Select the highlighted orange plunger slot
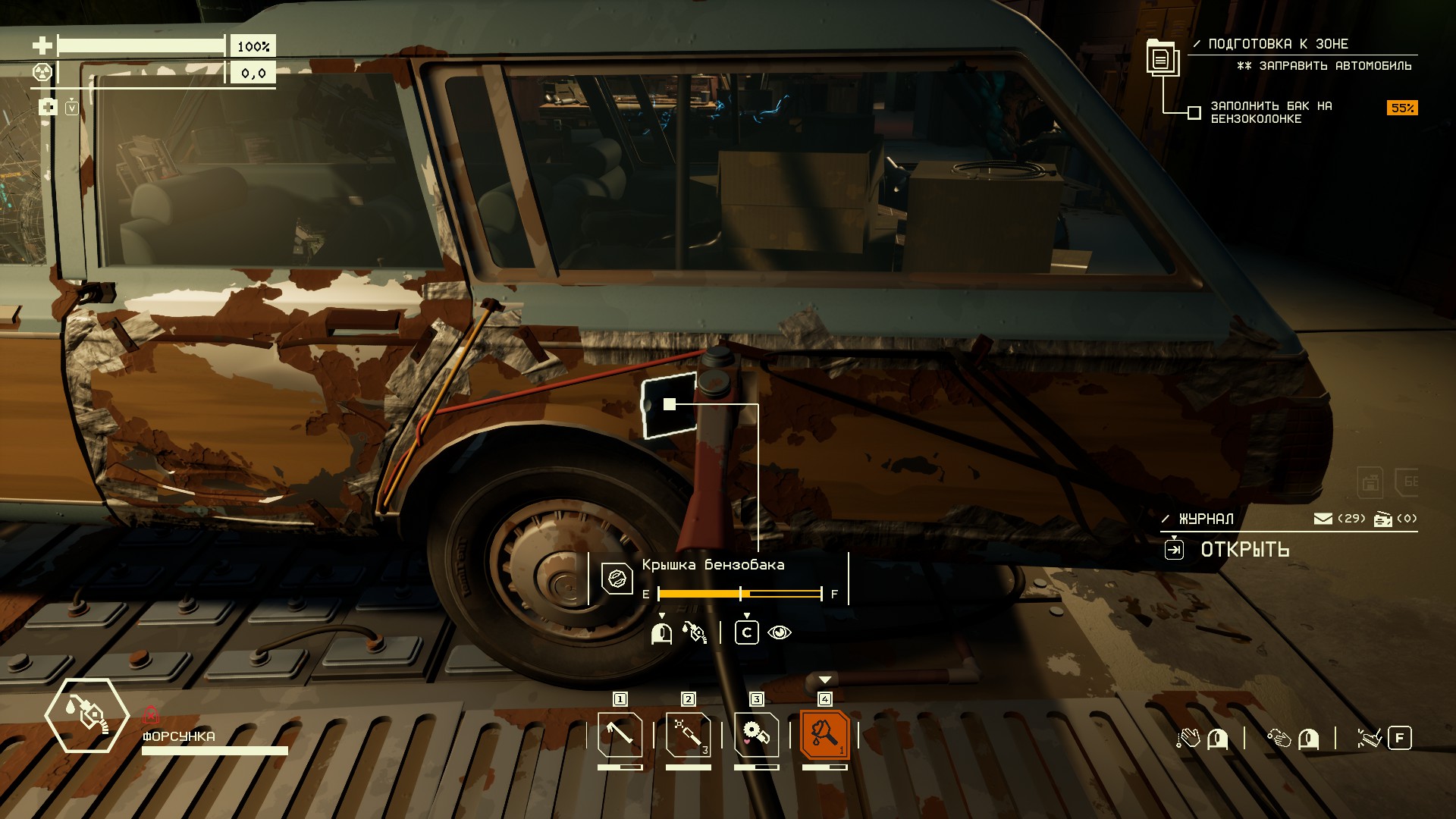The height and width of the screenshot is (819, 1456). point(824,734)
